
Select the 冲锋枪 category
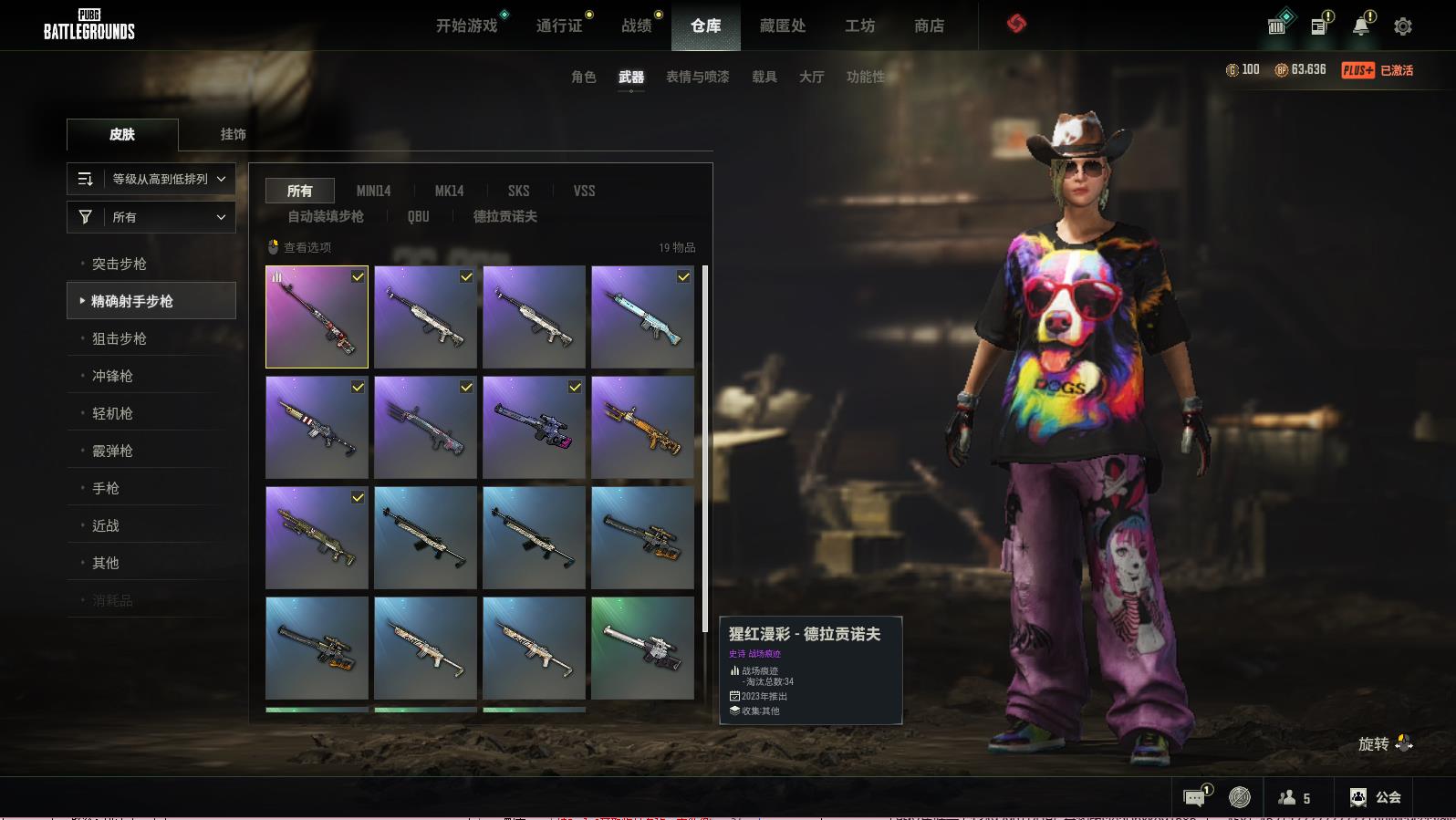[112, 376]
